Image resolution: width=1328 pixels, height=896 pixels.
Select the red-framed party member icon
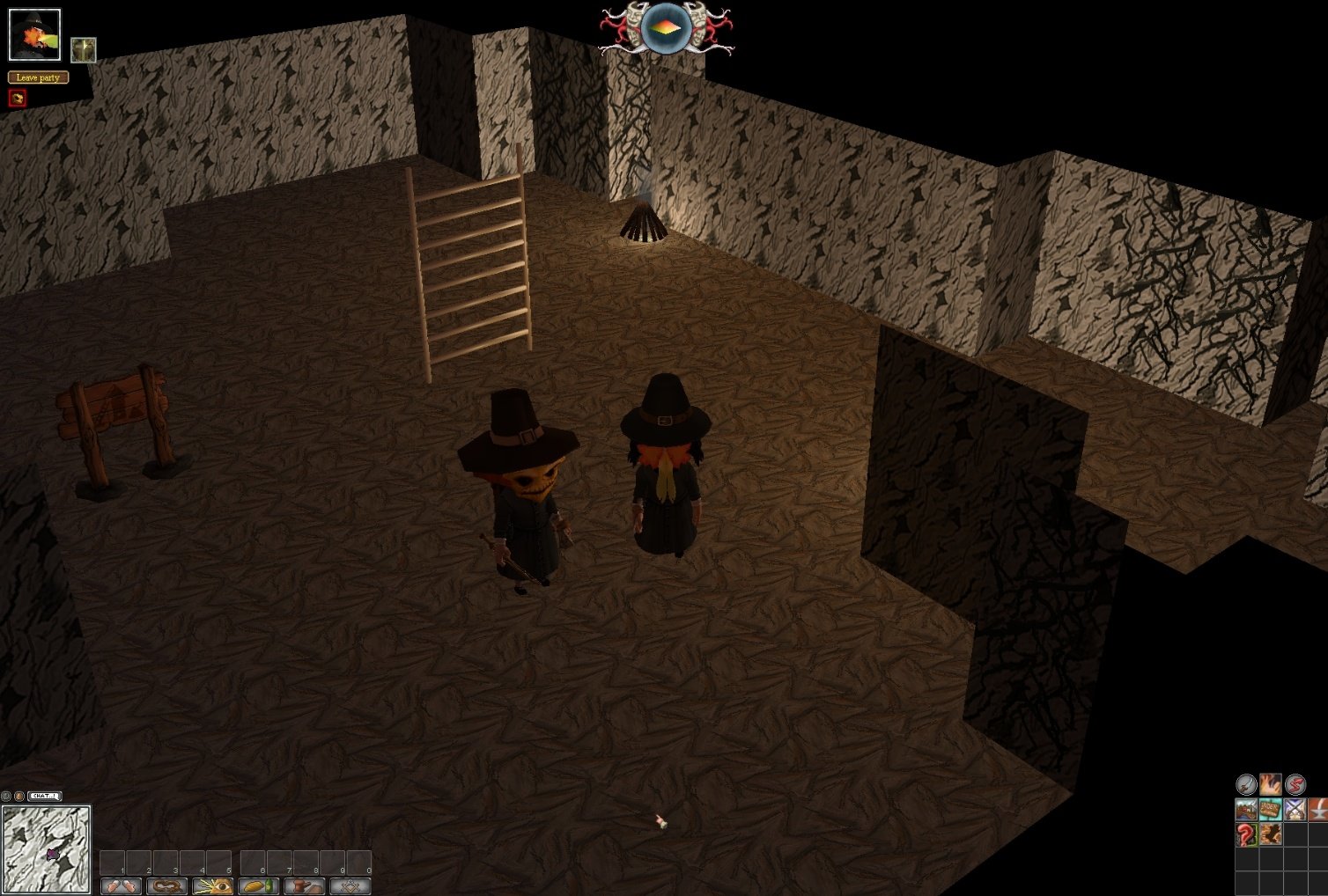pyautogui.click(x=16, y=97)
